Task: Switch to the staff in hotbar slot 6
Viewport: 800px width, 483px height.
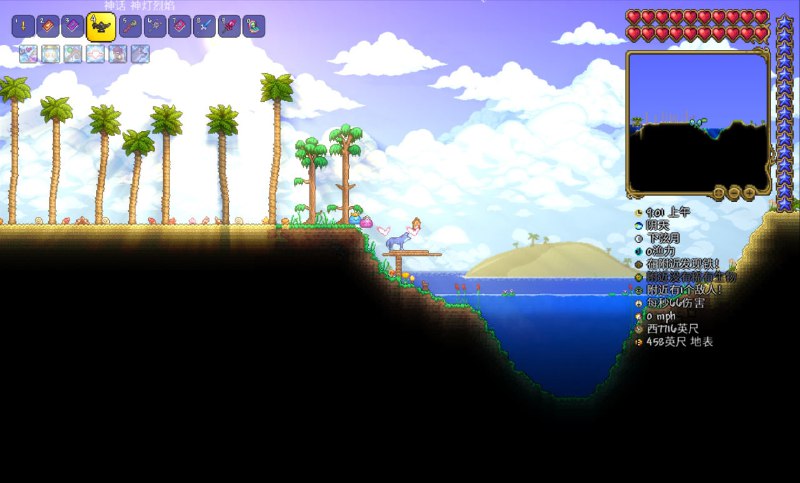Action: click(155, 27)
